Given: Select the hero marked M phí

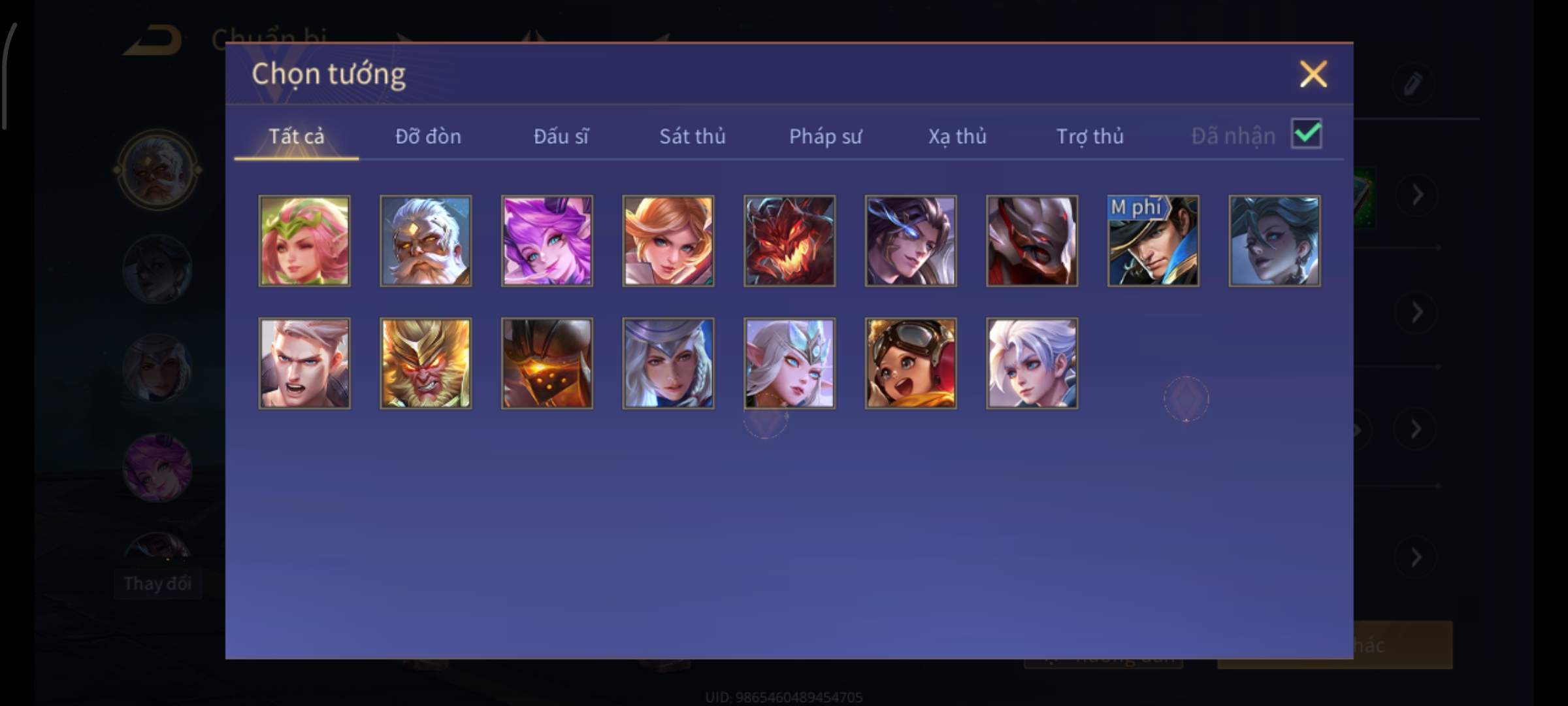Looking at the screenshot, I should point(1153,241).
